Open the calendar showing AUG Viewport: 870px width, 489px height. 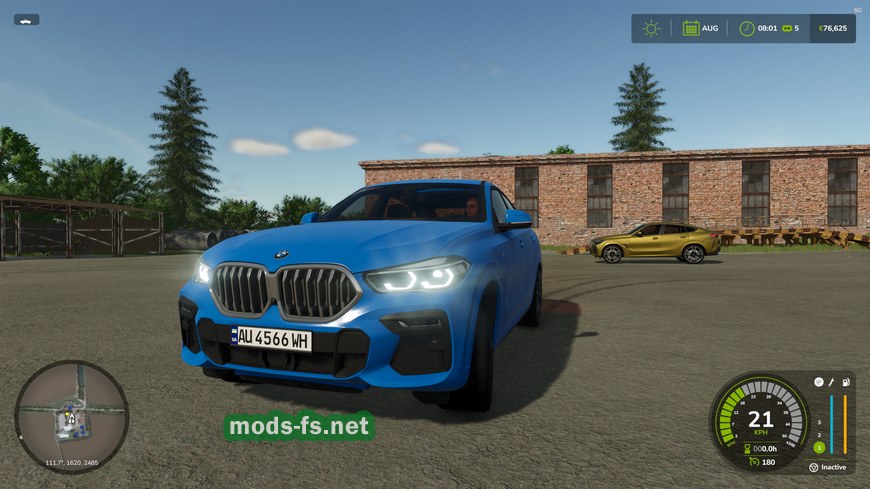pyautogui.click(x=690, y=28)
